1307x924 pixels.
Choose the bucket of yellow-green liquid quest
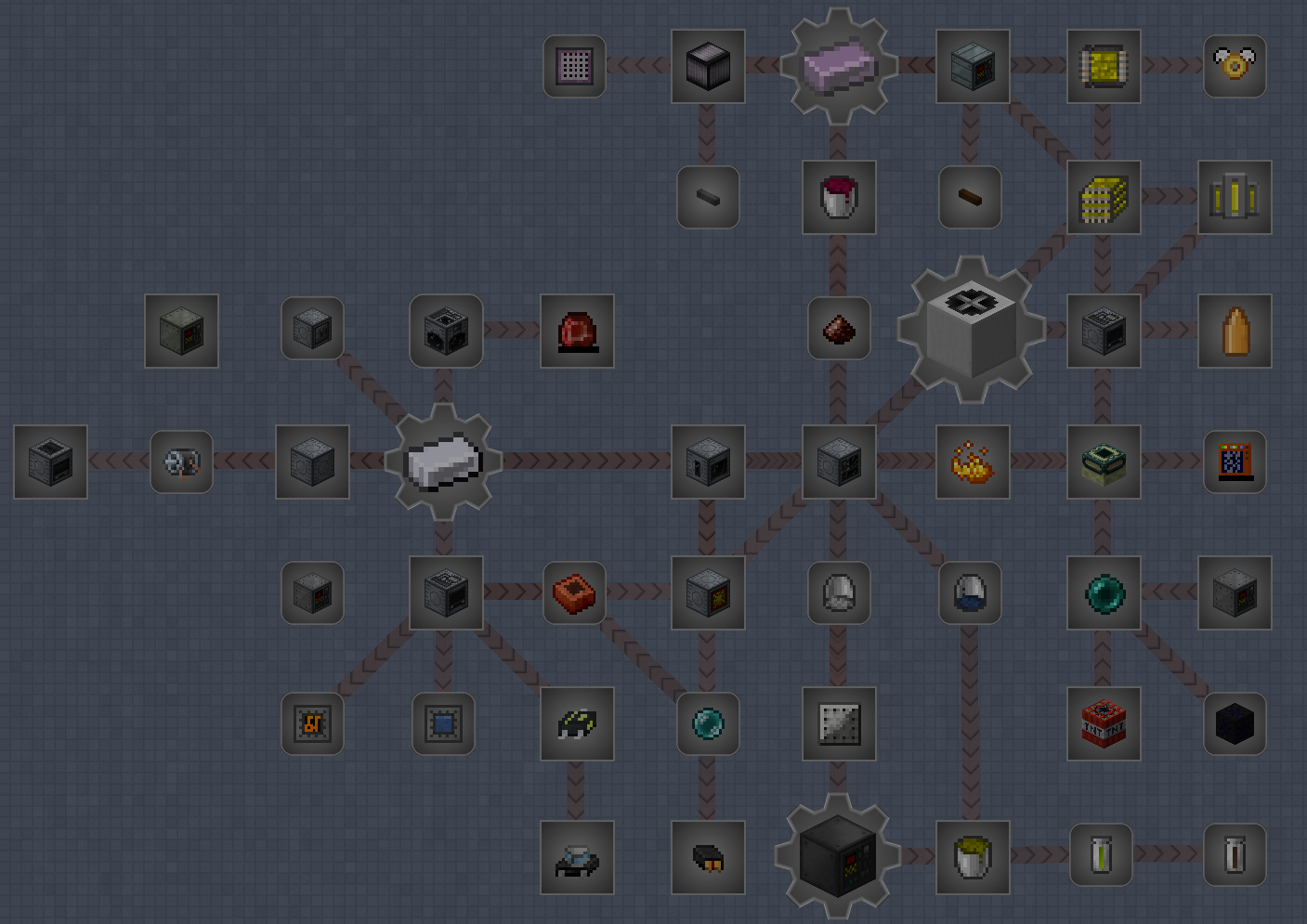(x=972, y=855)
